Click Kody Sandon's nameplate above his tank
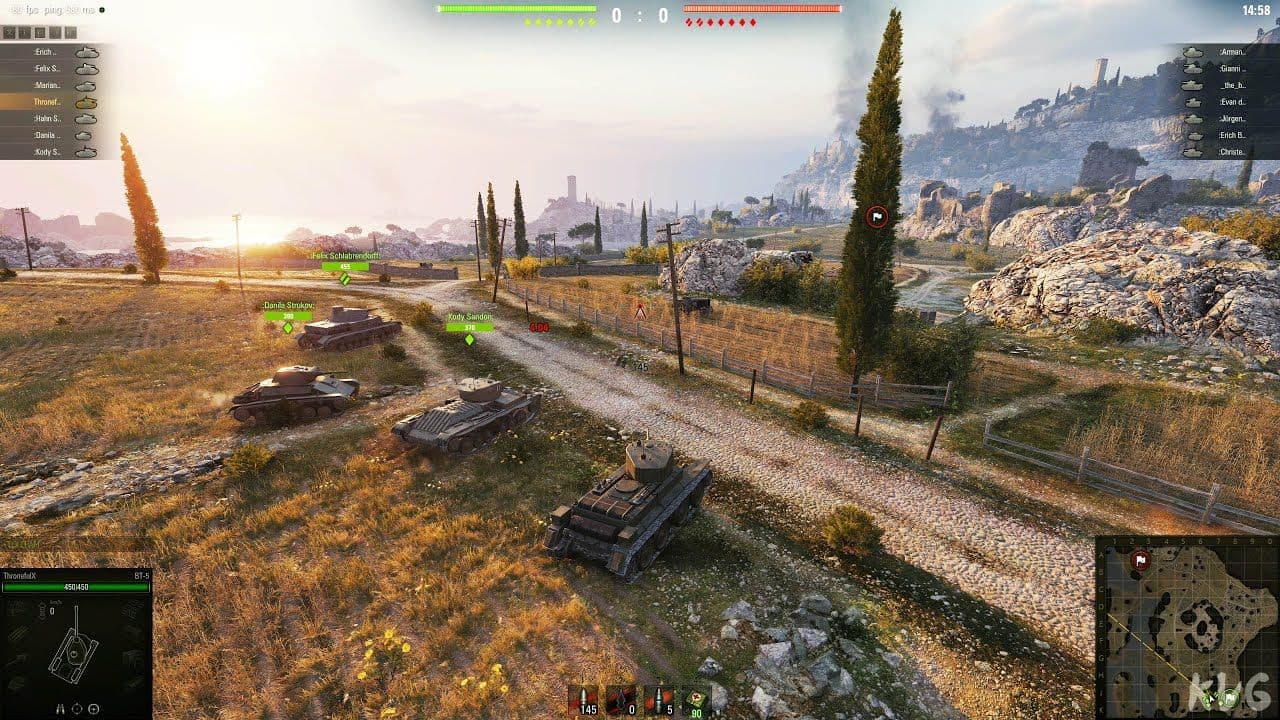 [470, 316]
